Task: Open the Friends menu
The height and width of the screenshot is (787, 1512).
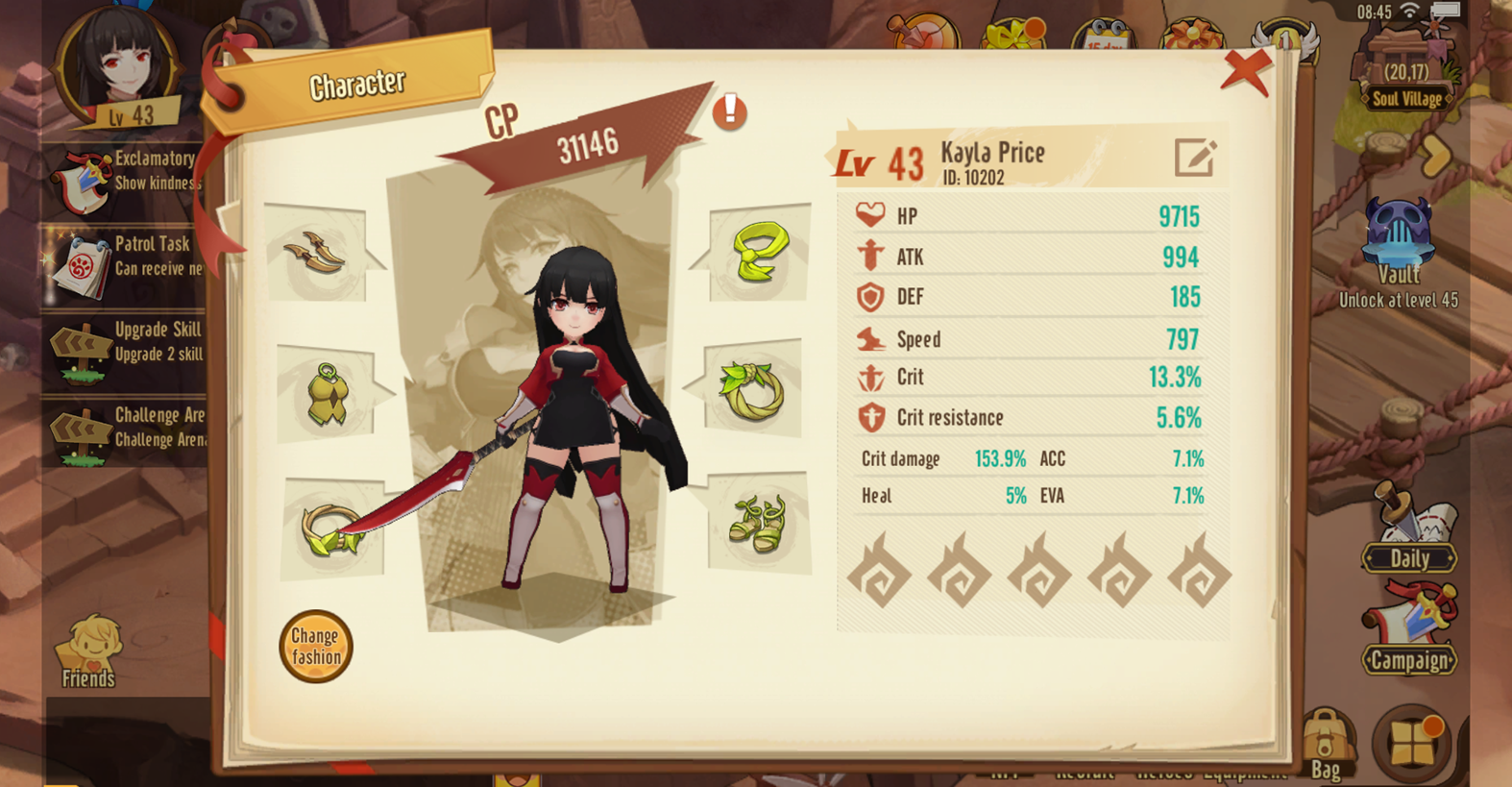Action: point(88,653)
